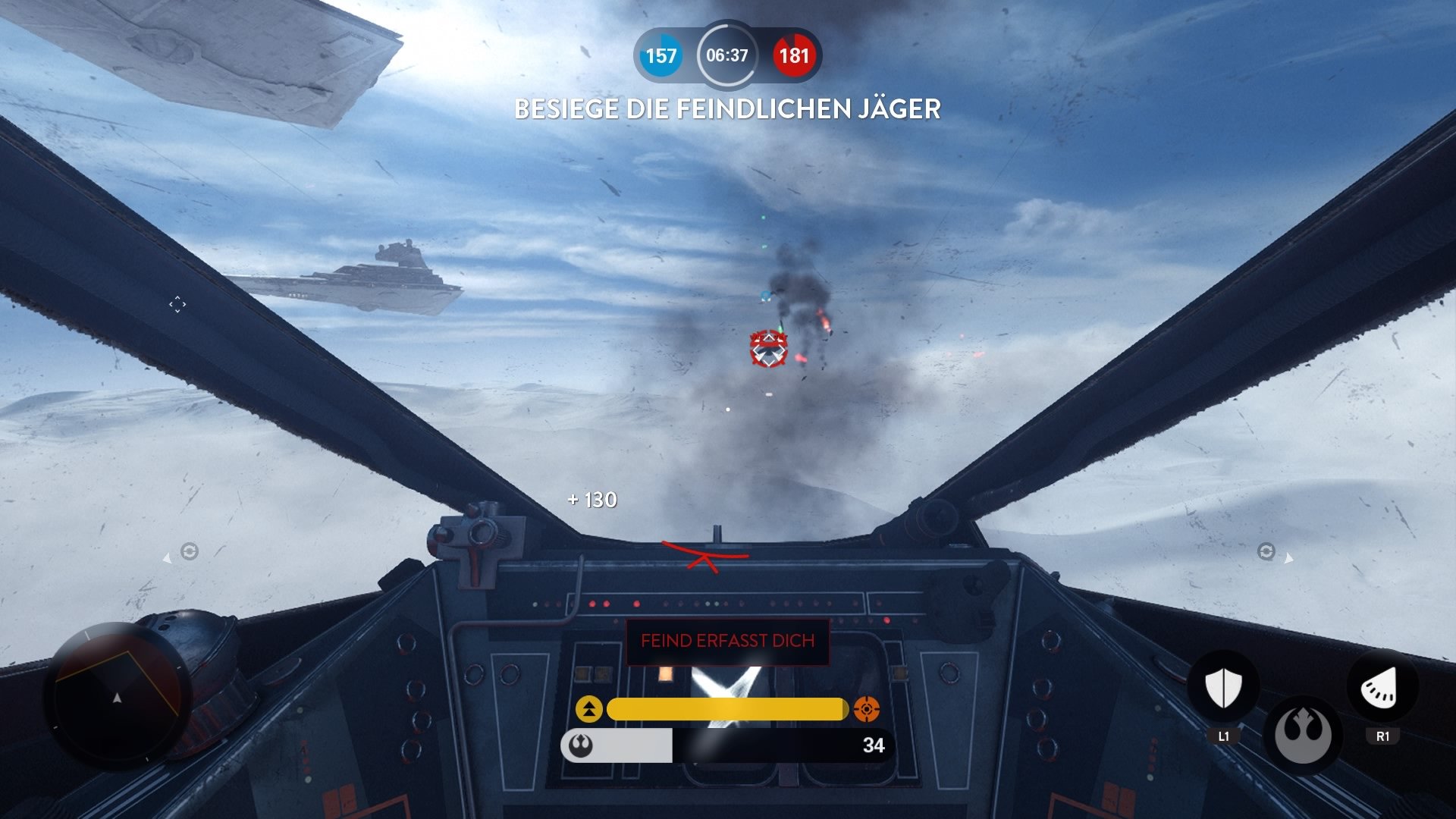Screen dimensions: 1456x819
Task: Click the blue team score badge
Action: 661,56
